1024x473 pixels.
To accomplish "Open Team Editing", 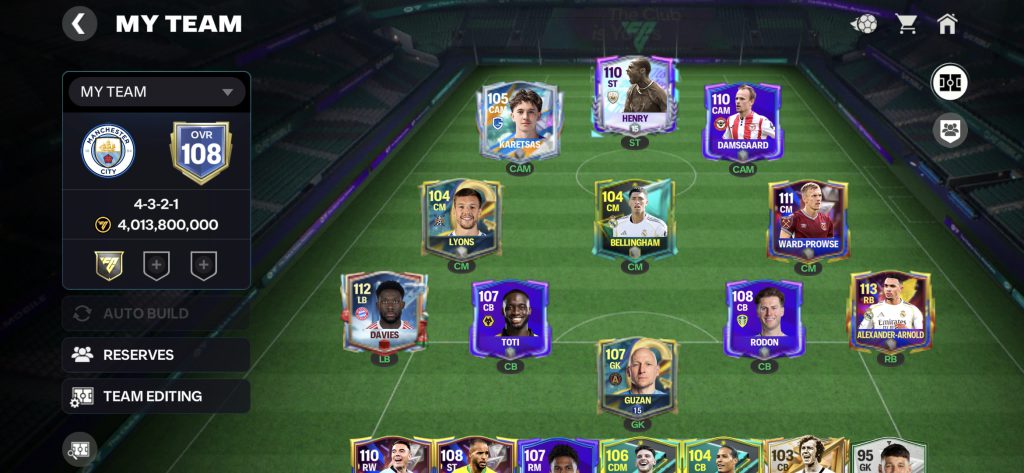I will coord(156,396).
